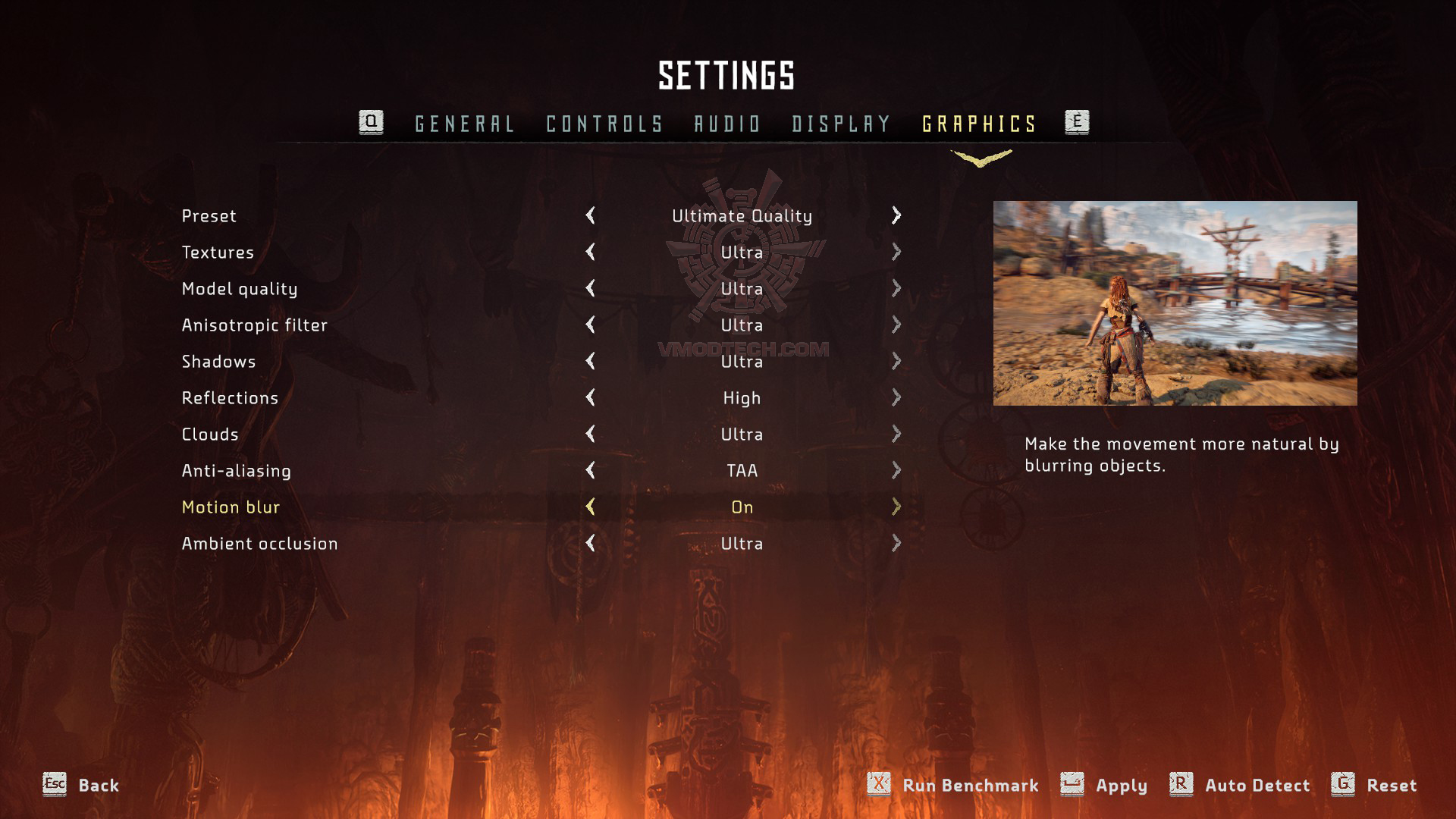Reduce Shadows setting with left arrow
This screenshot has width=1456, height=819.
590,361
